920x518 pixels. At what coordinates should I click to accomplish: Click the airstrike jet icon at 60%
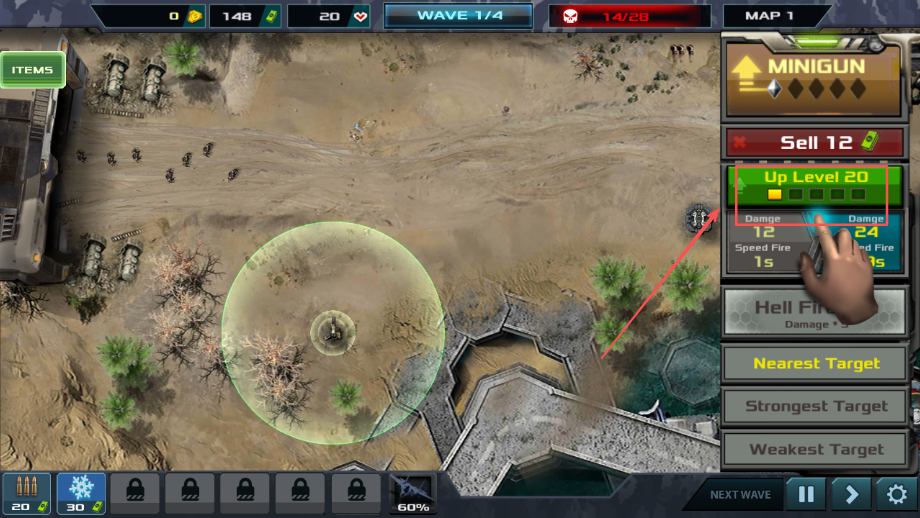(412, 493)
